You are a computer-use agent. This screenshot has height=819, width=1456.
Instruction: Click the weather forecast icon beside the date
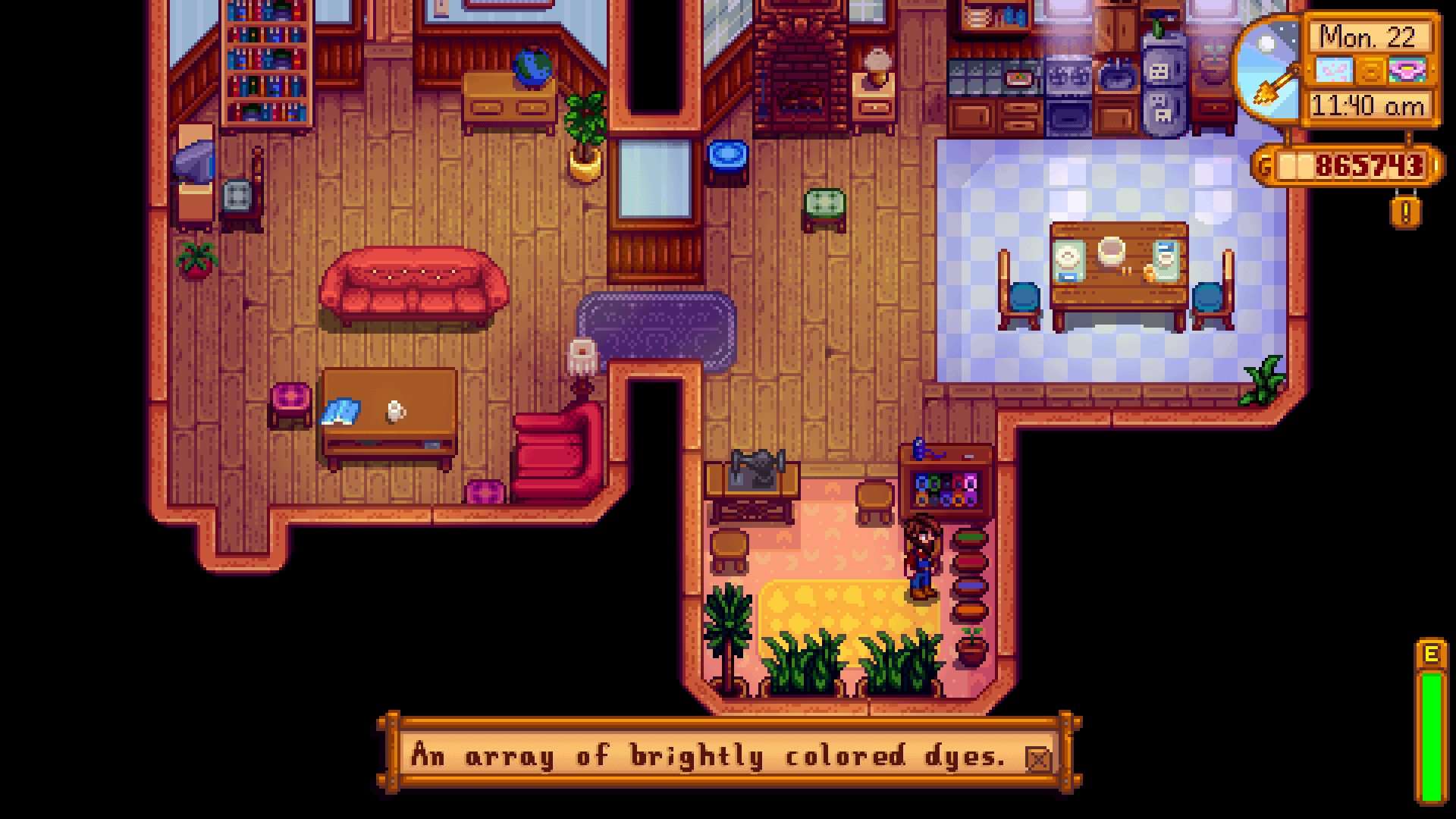(1335, 71)
